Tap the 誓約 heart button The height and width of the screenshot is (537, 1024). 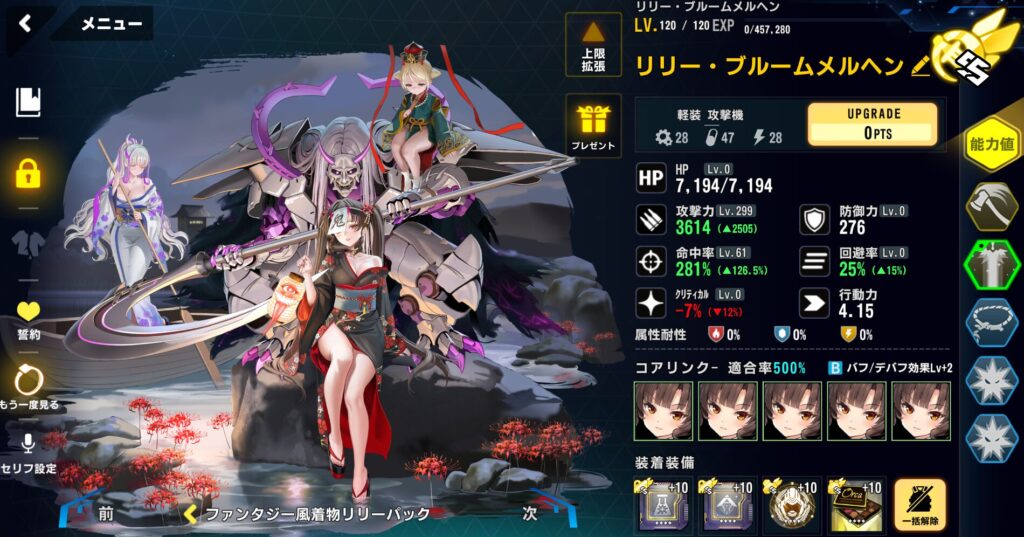coord(28,319)
